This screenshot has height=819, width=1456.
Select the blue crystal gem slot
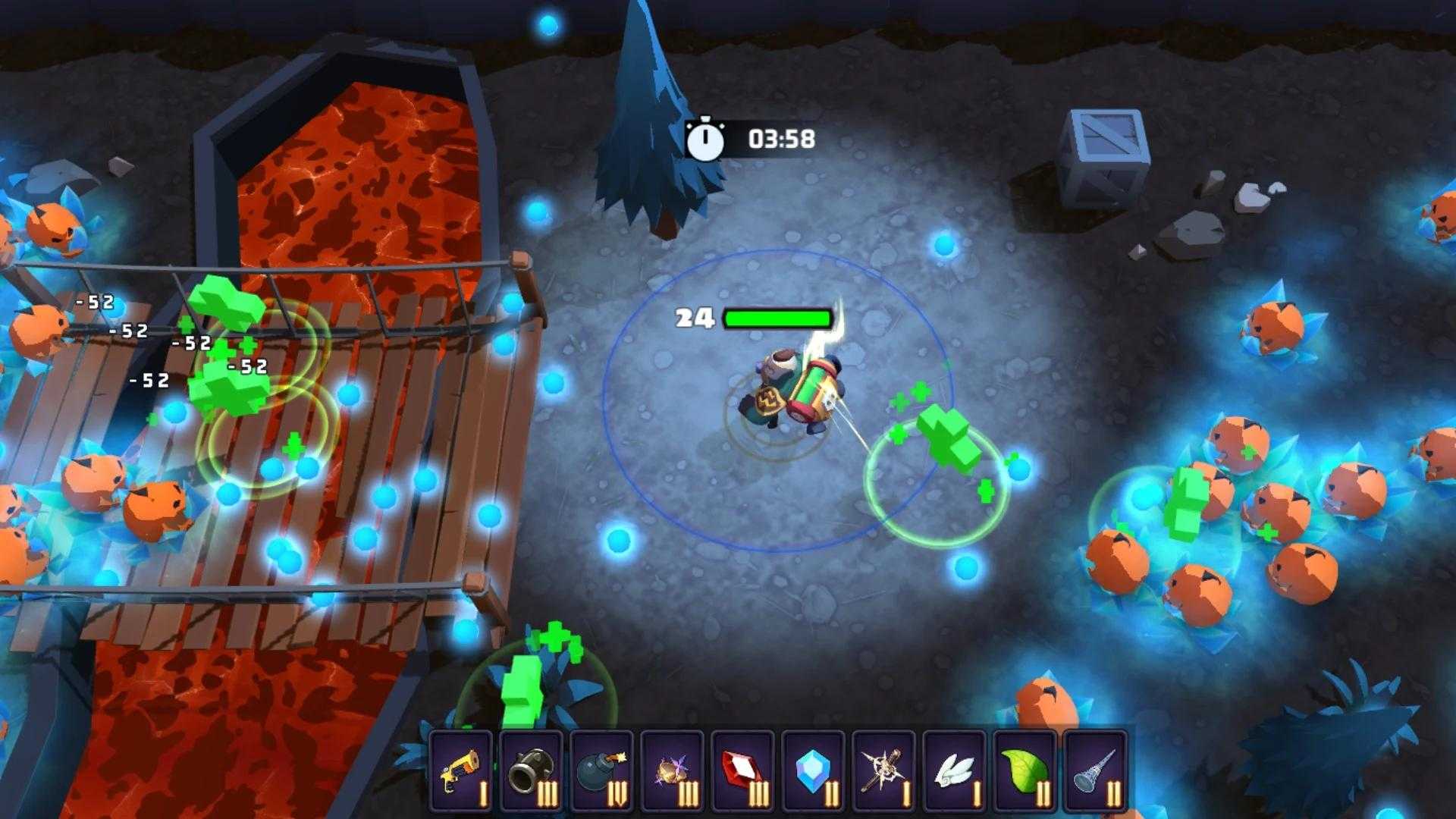[x=814, y=771]
